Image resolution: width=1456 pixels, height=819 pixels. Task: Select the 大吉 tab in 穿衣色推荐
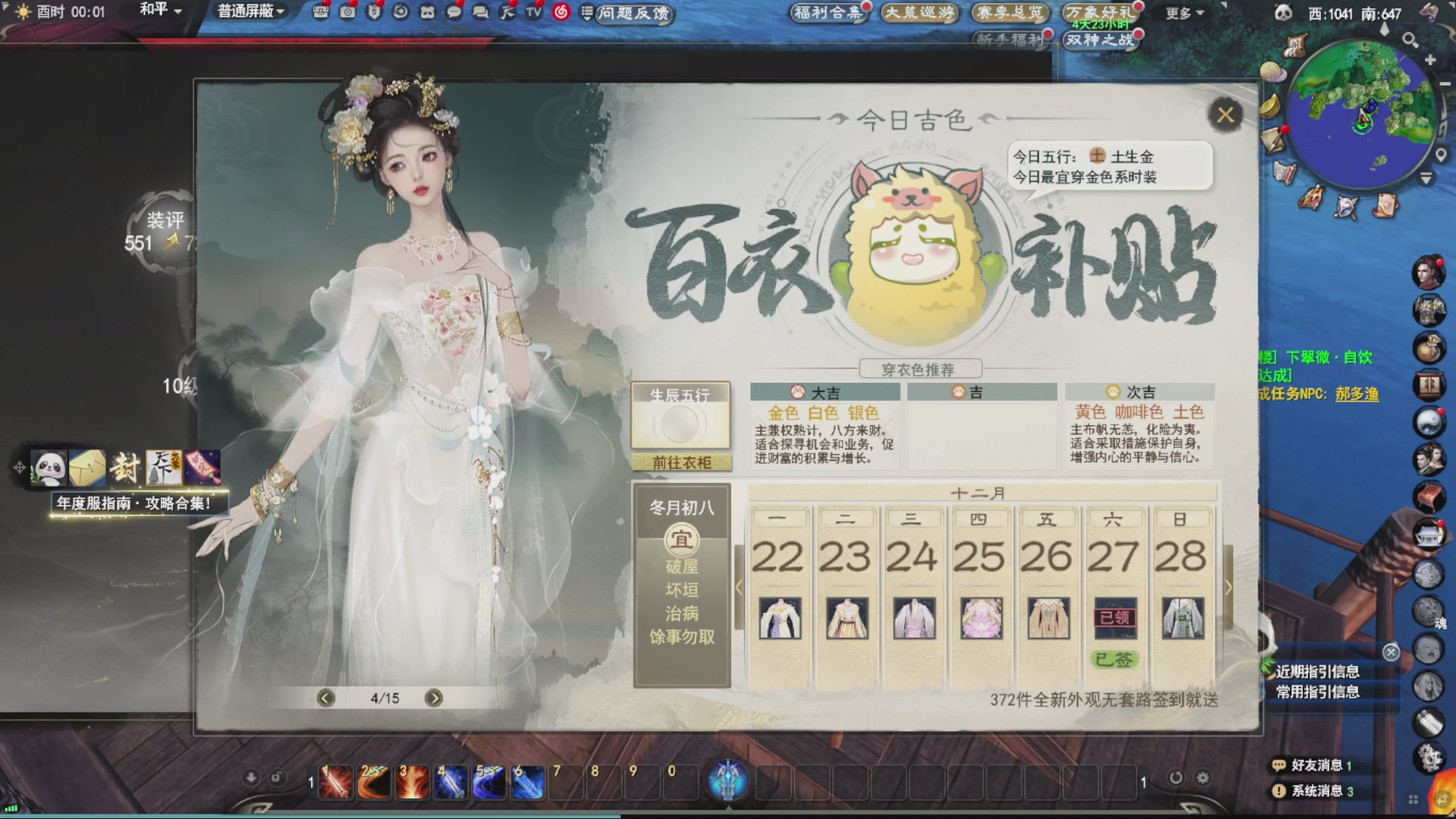point(824,392)
